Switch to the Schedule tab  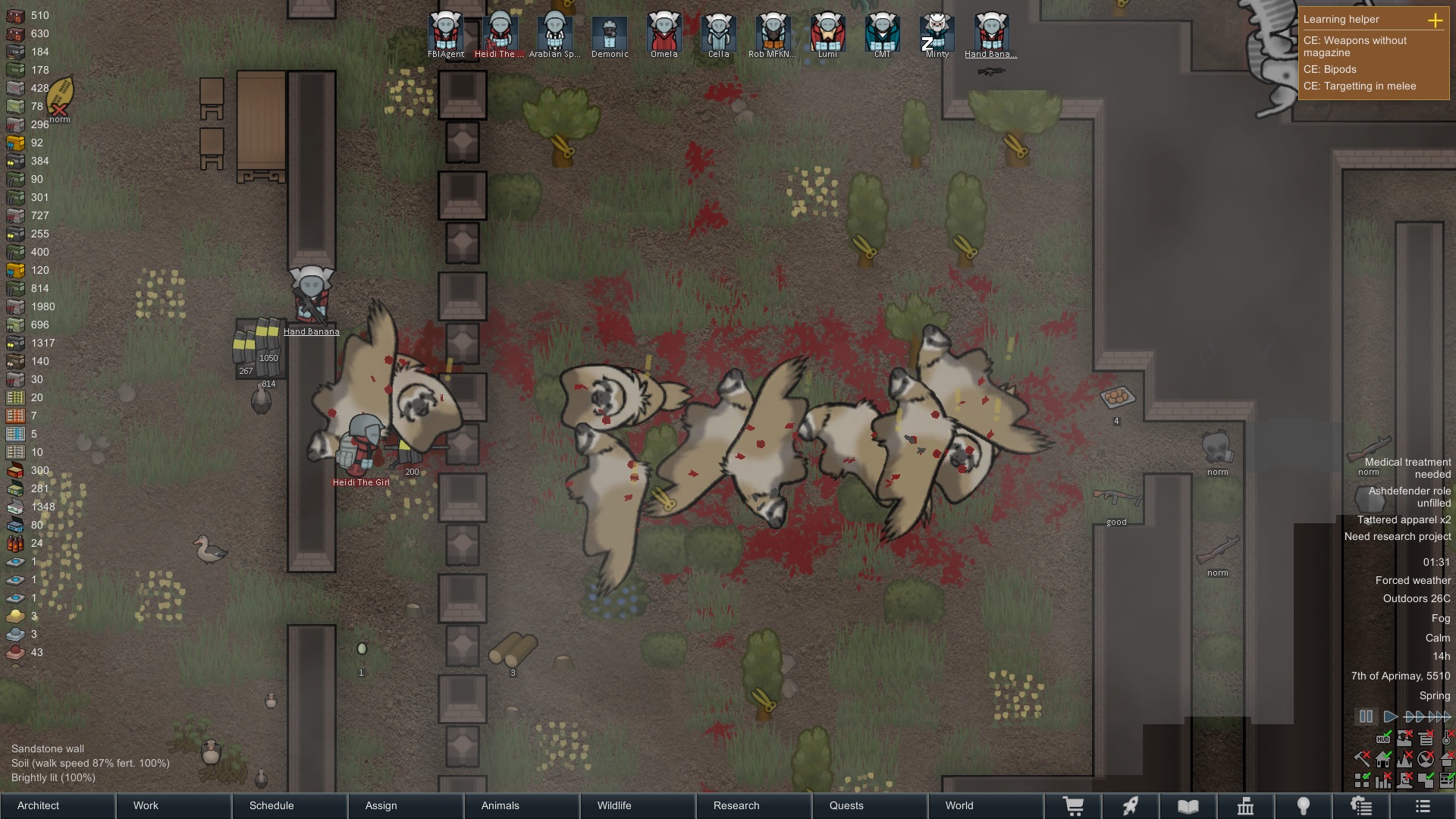pyautogui.click(x=290, y=805)
